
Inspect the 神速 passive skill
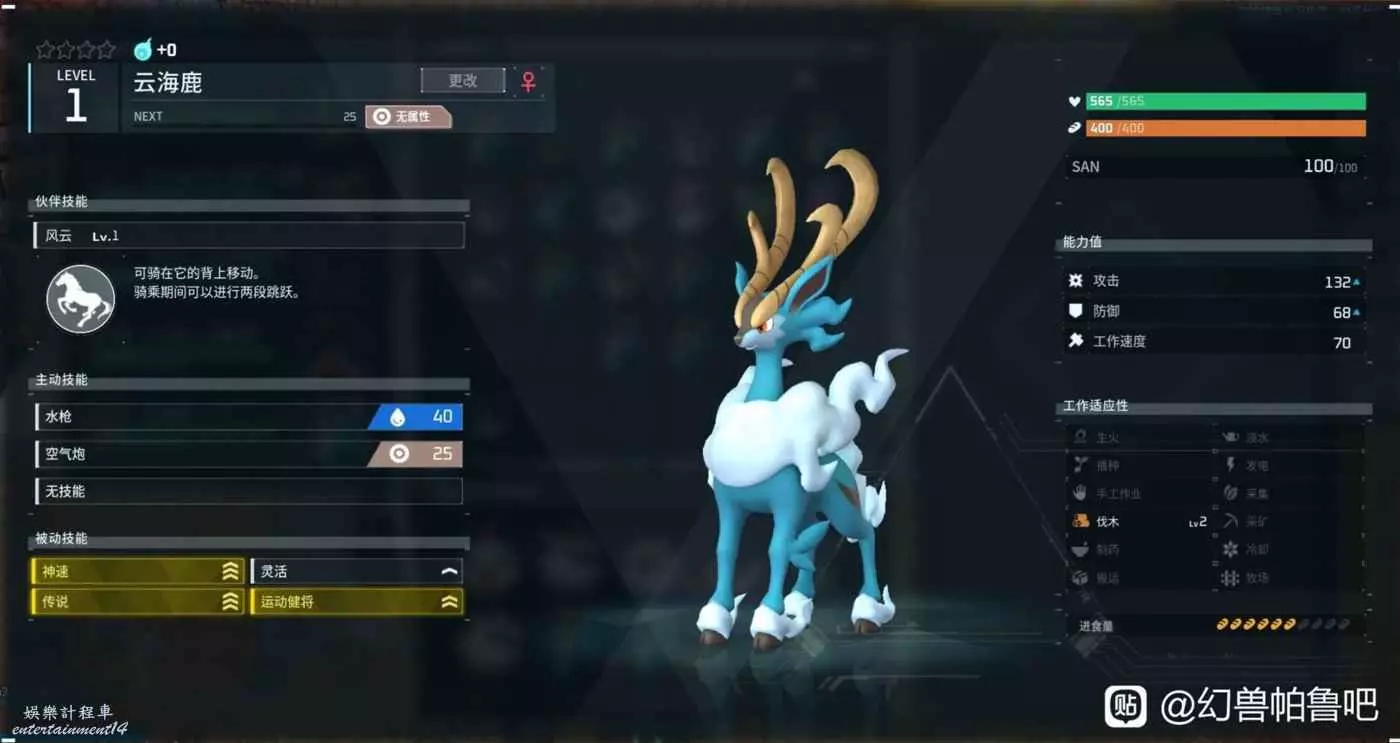coord(138,572)
